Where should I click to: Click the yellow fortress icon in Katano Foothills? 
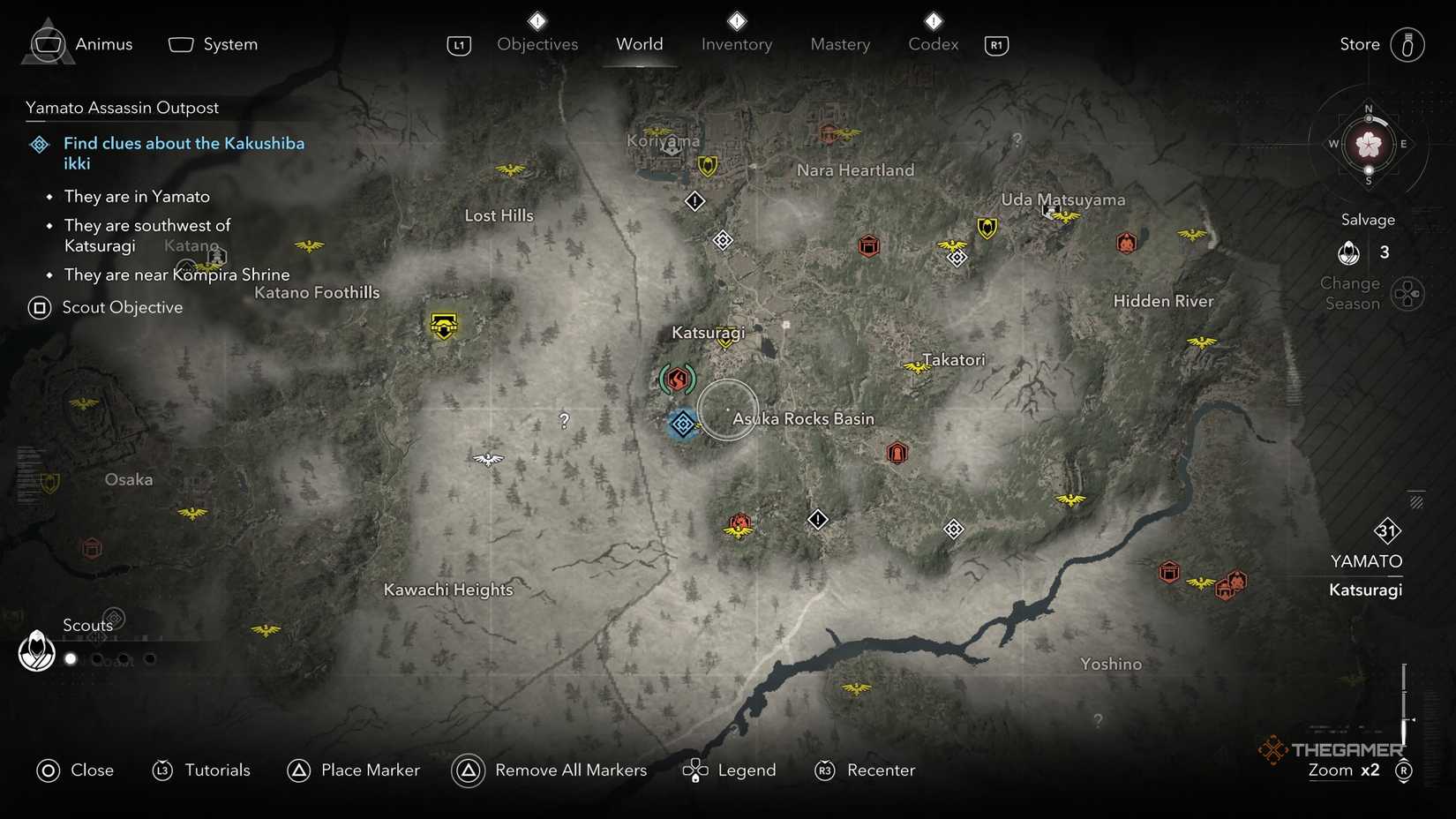pyautogui.click(x=443, y=325)
